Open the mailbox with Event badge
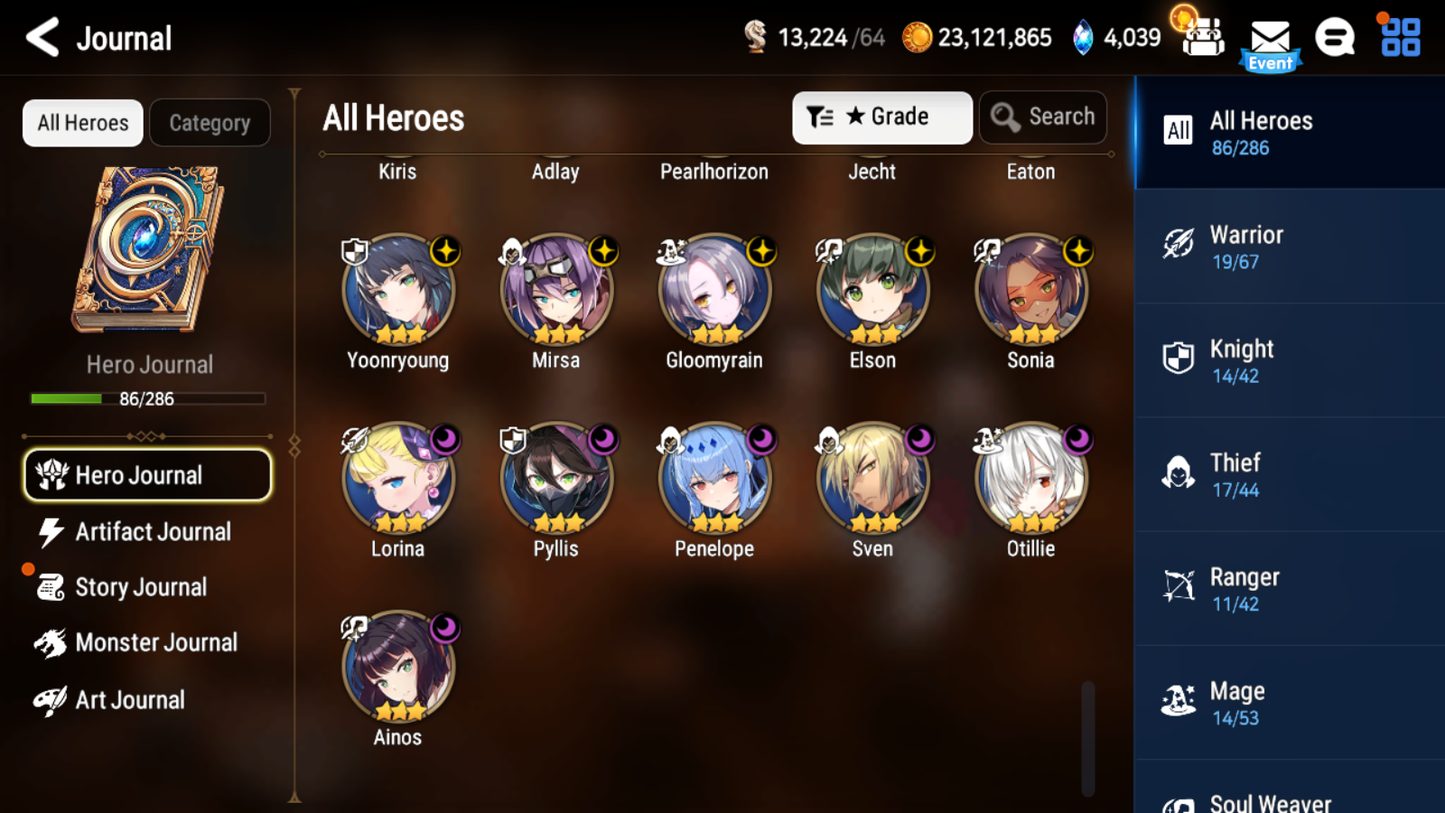 pyautogui.click(x=1269, y=38)
